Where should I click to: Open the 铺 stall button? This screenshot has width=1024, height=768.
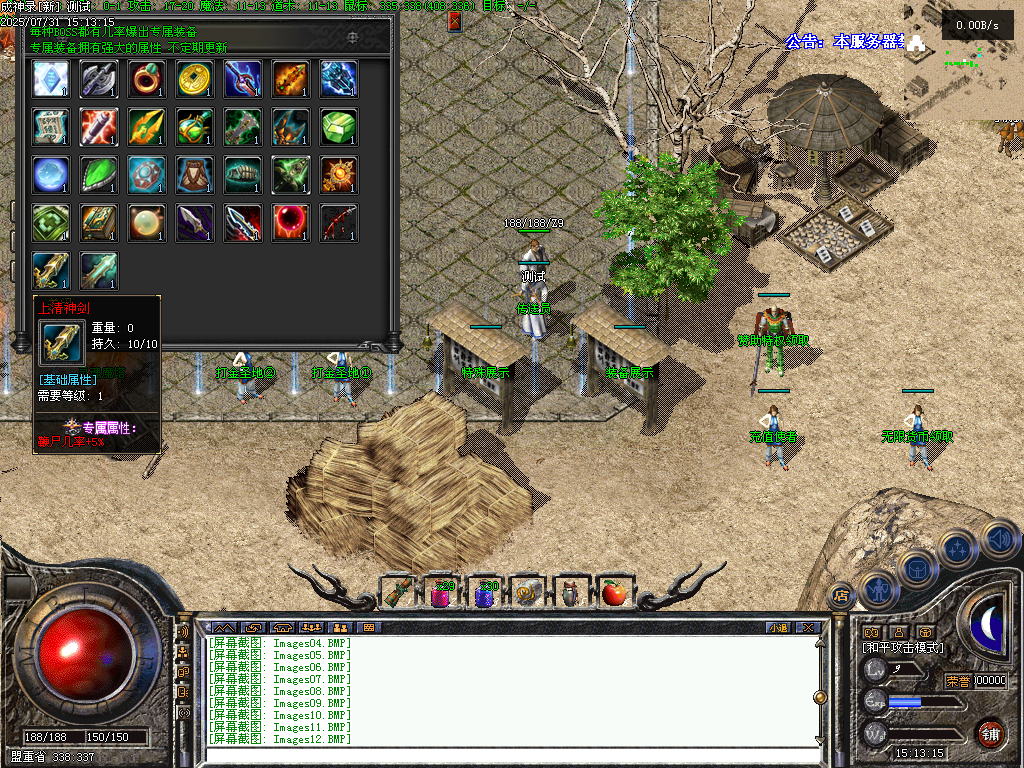click(x=990, y=733)
